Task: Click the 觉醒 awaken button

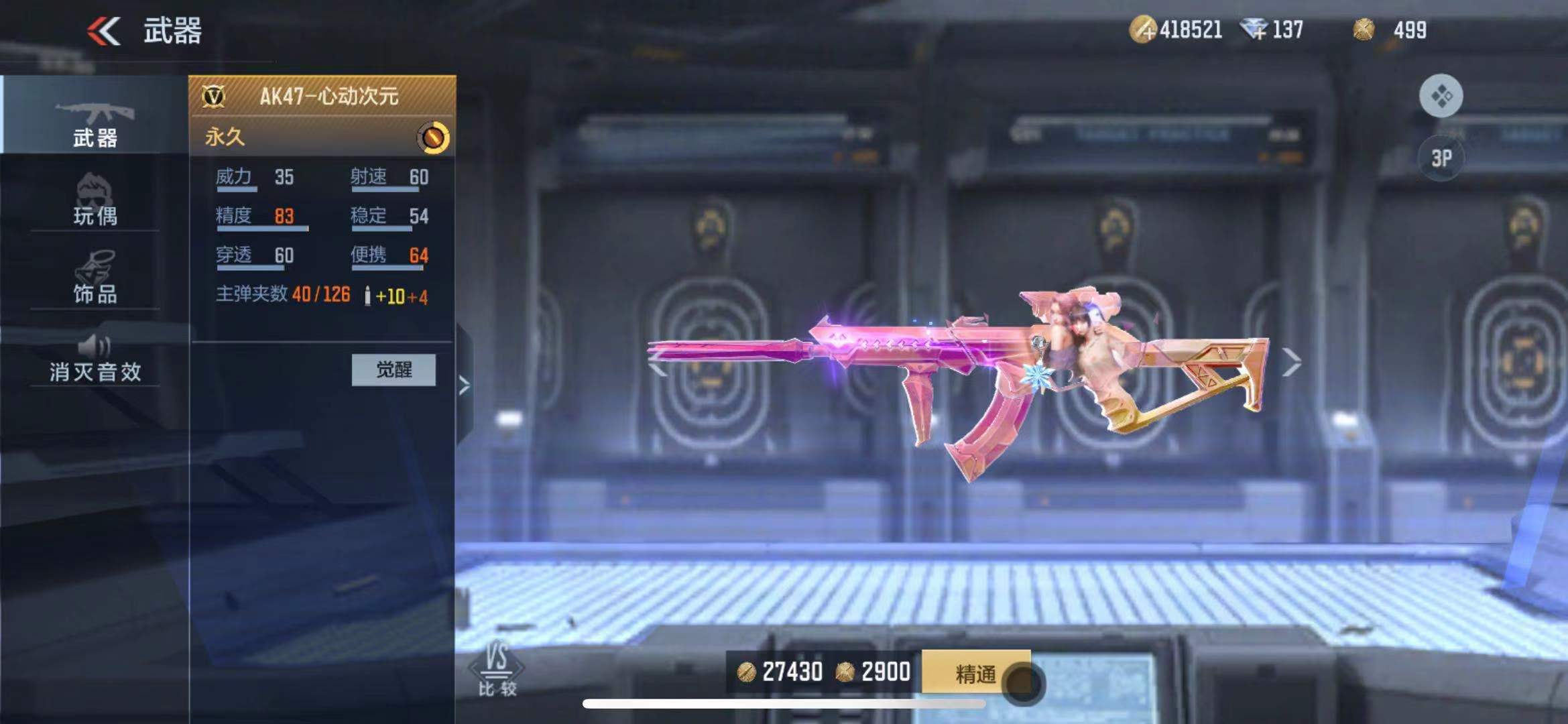Action: 394,369
